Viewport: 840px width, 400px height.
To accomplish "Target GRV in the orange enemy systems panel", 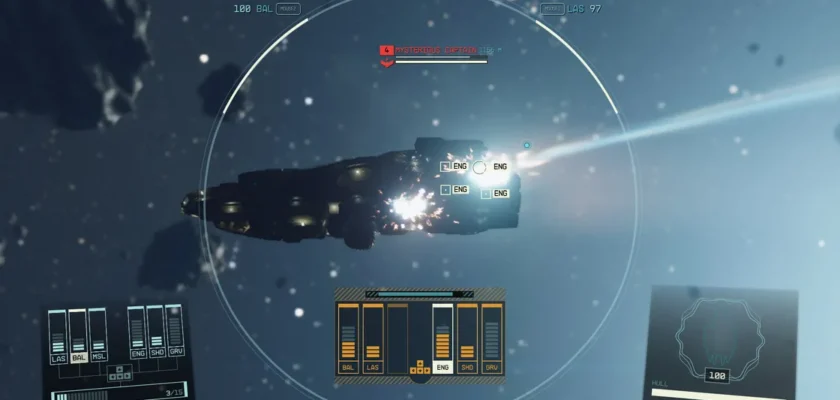I will click(x=491, y=367).
